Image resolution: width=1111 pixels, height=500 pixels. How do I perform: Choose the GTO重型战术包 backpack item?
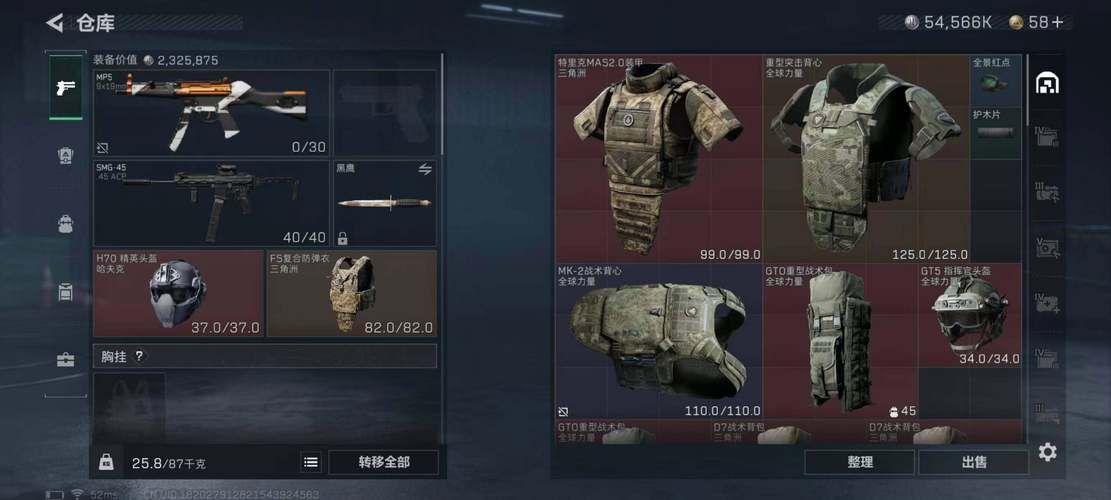840,341
